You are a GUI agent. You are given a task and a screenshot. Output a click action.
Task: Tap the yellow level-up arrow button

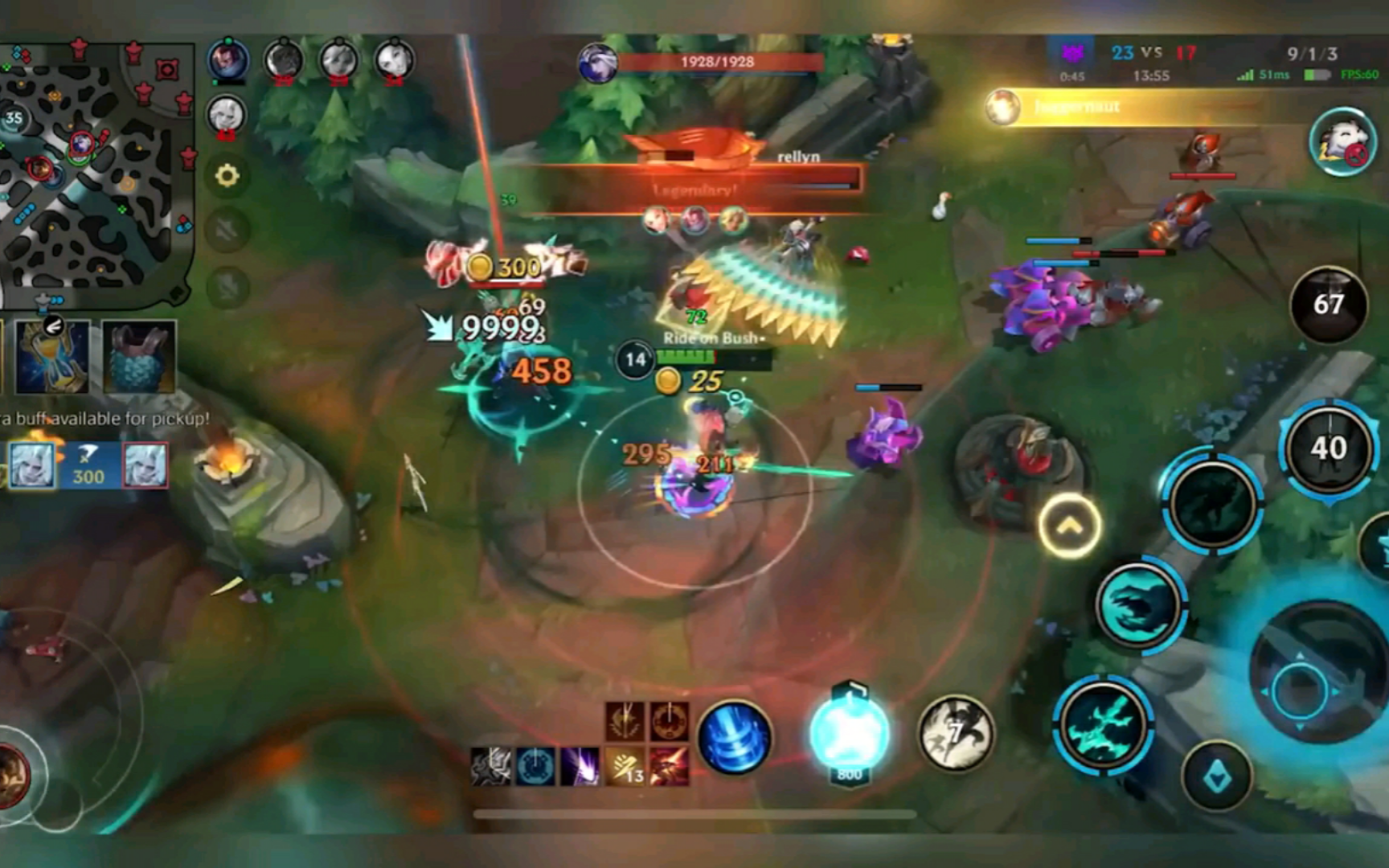(x=1069, y=526)
